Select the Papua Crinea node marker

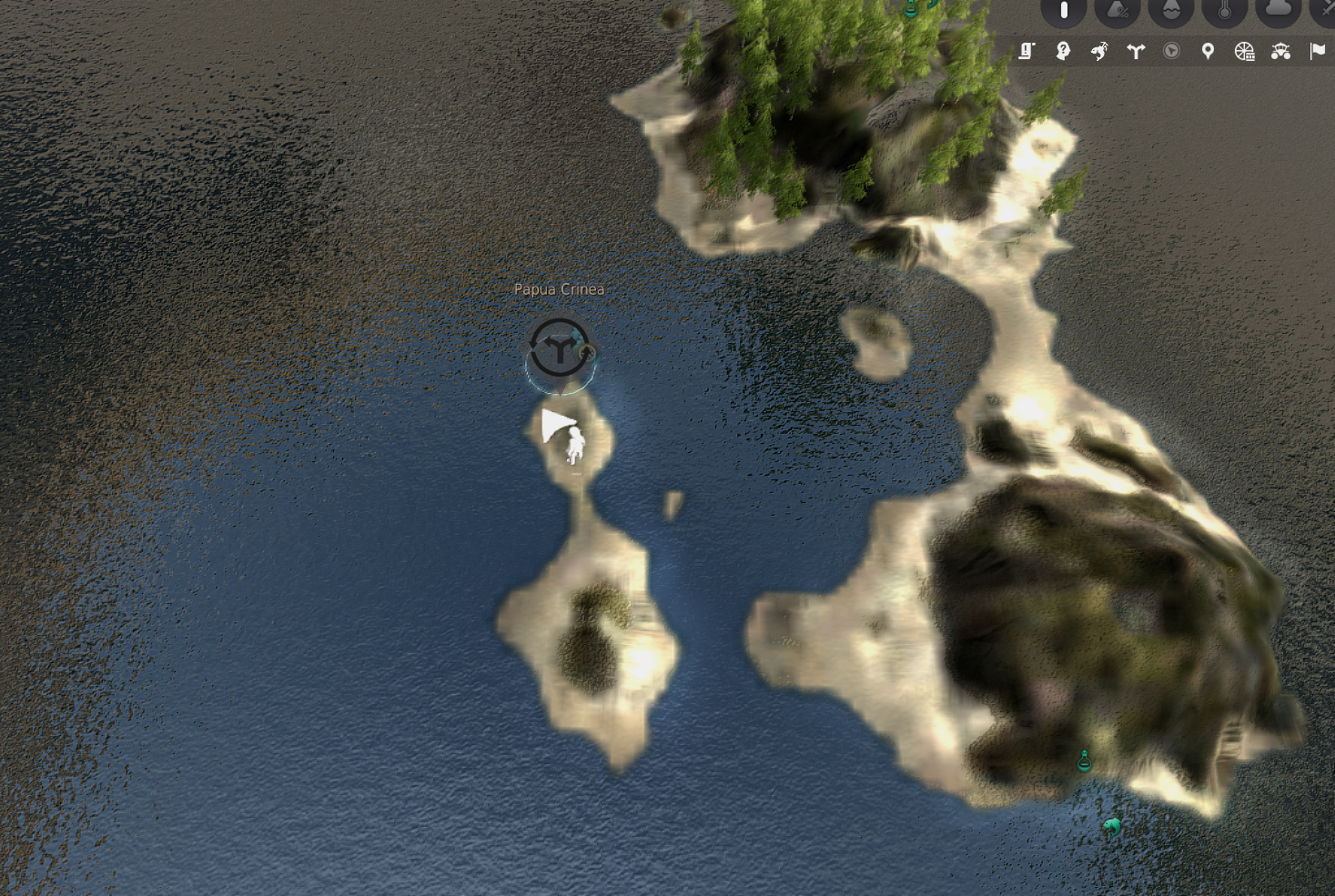click(559, 348)
